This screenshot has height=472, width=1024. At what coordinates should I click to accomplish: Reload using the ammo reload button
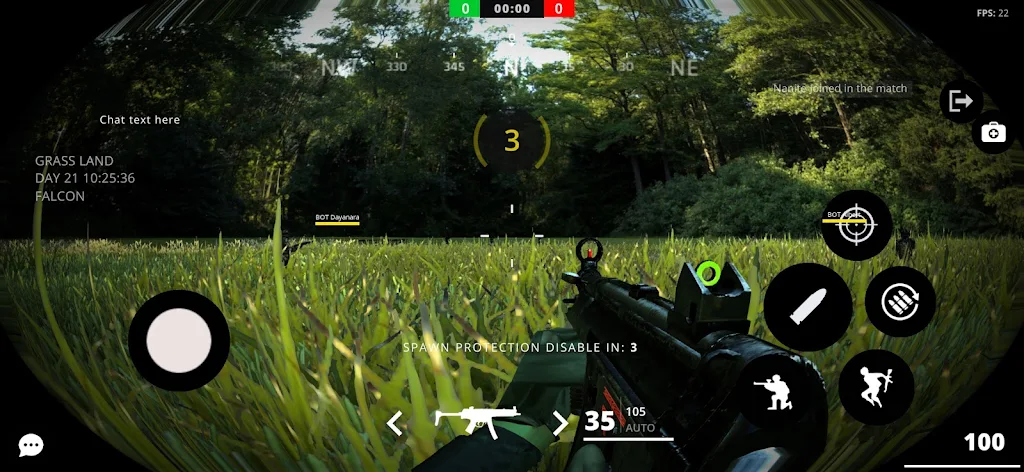tap(900, 301)
